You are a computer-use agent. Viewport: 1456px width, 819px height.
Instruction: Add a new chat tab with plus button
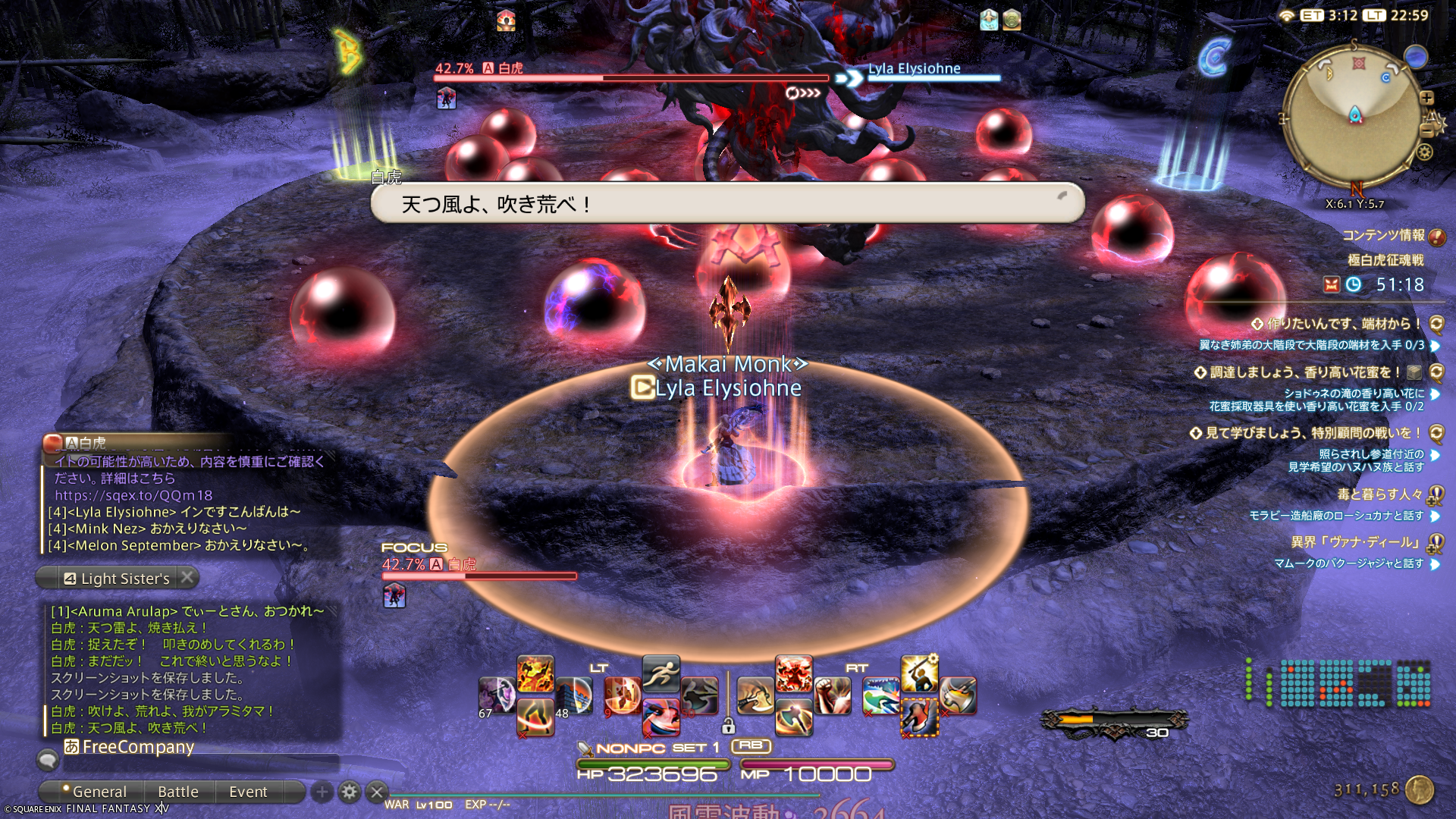tap(322, 792)
